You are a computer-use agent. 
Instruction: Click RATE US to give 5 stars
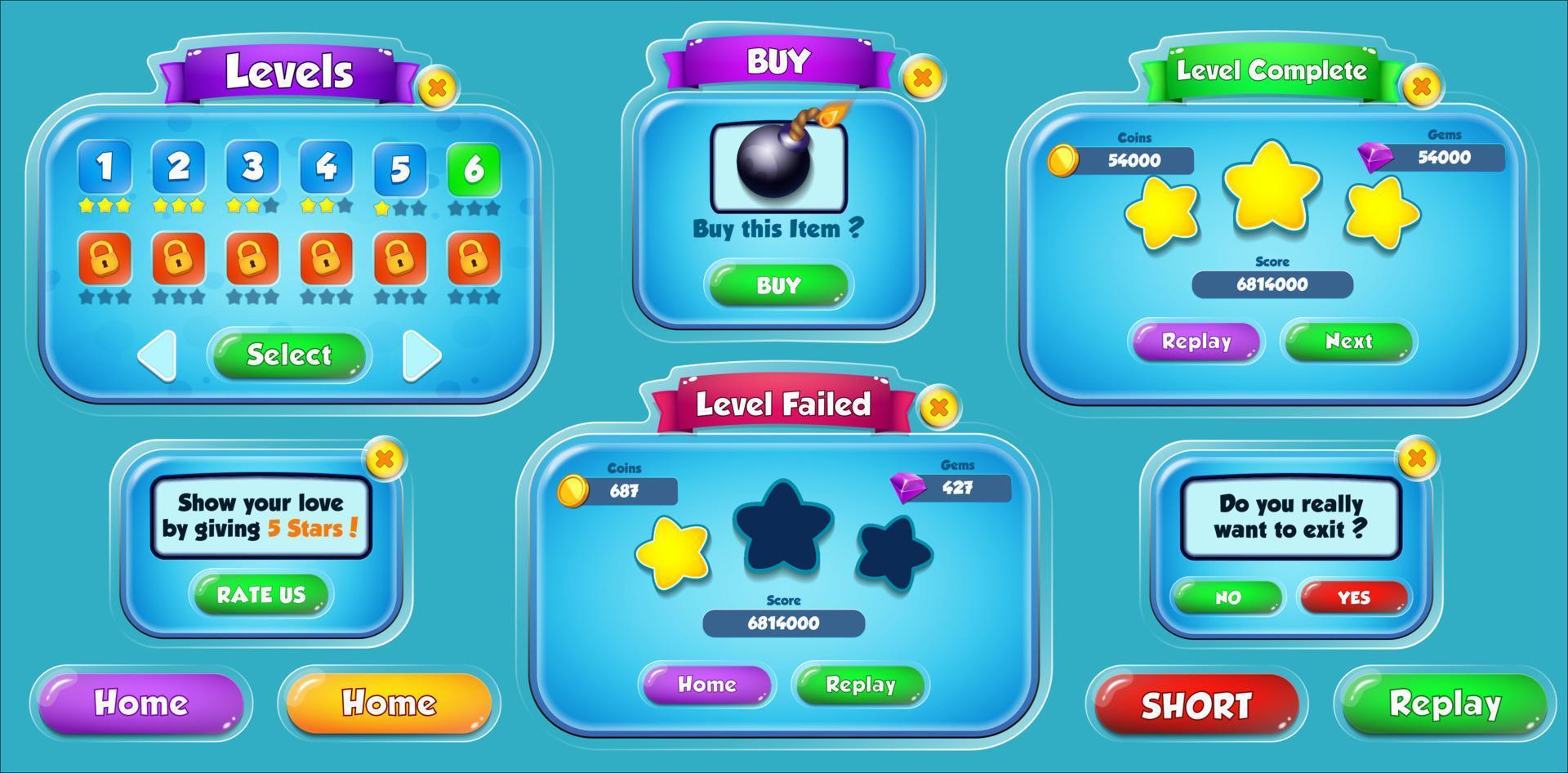tap(260, 595)
